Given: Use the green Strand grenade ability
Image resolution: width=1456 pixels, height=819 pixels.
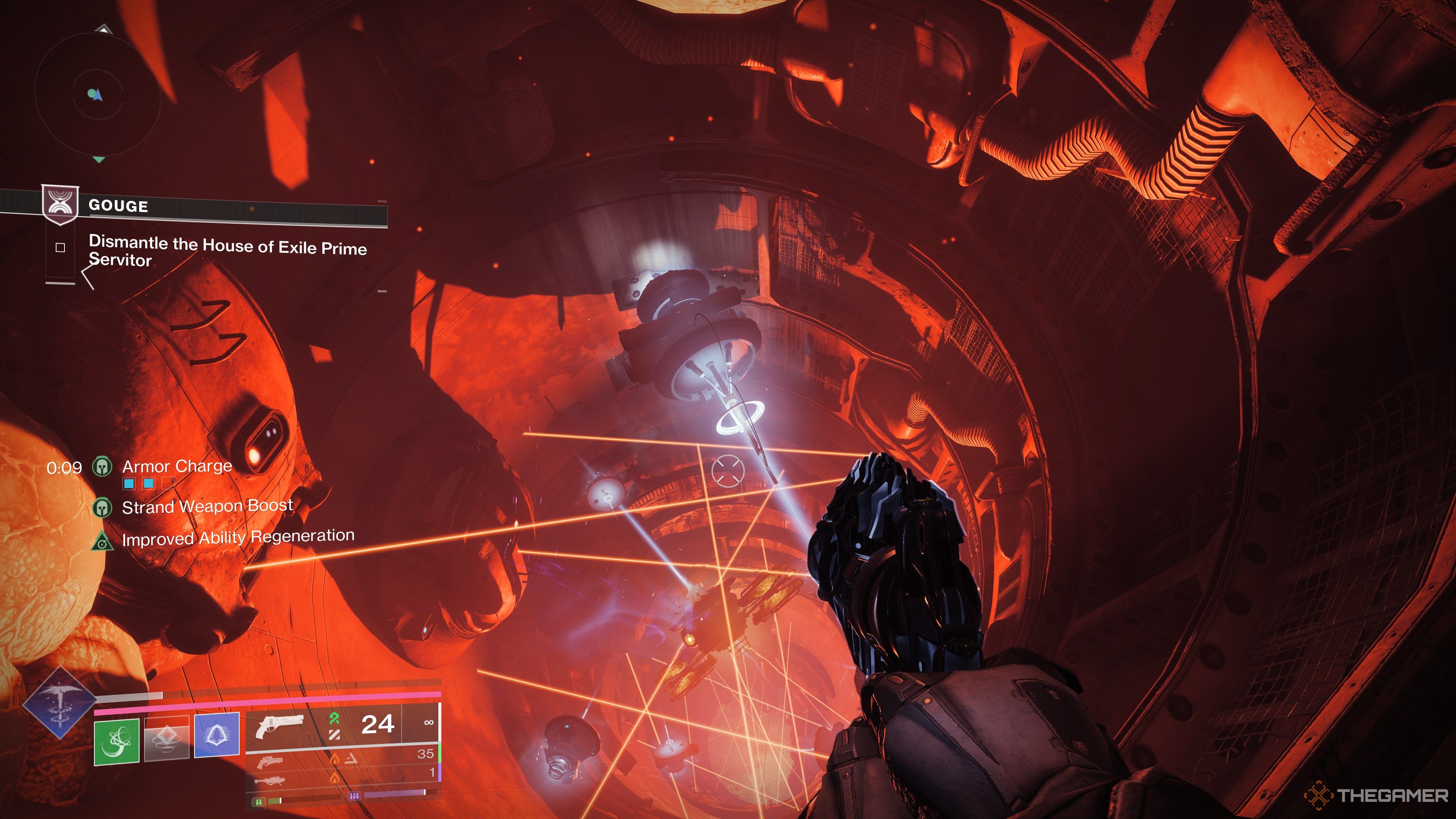Looking at the screenshot, I should (116, 742).
